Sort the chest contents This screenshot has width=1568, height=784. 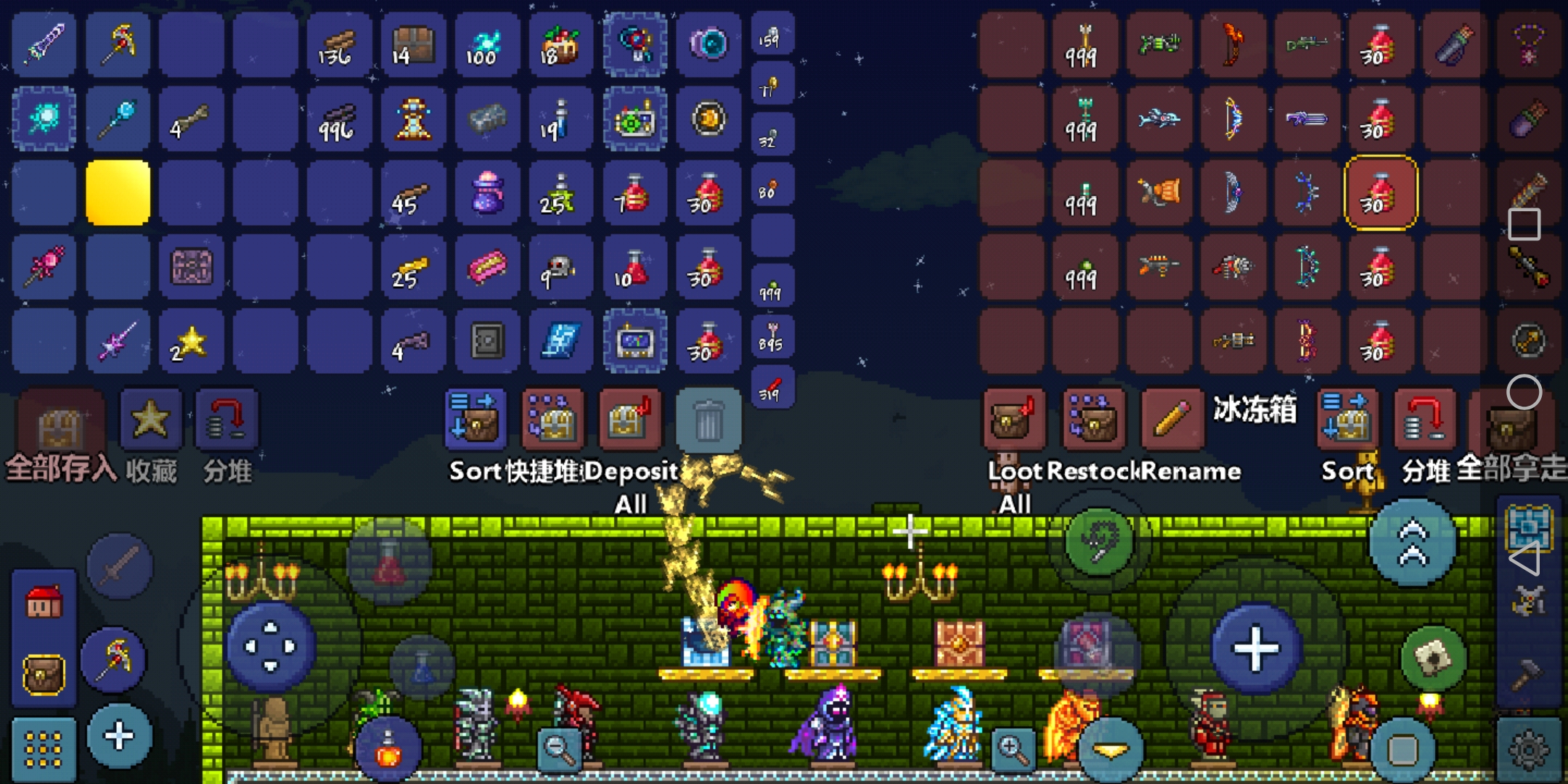[x=1347, y=419]
